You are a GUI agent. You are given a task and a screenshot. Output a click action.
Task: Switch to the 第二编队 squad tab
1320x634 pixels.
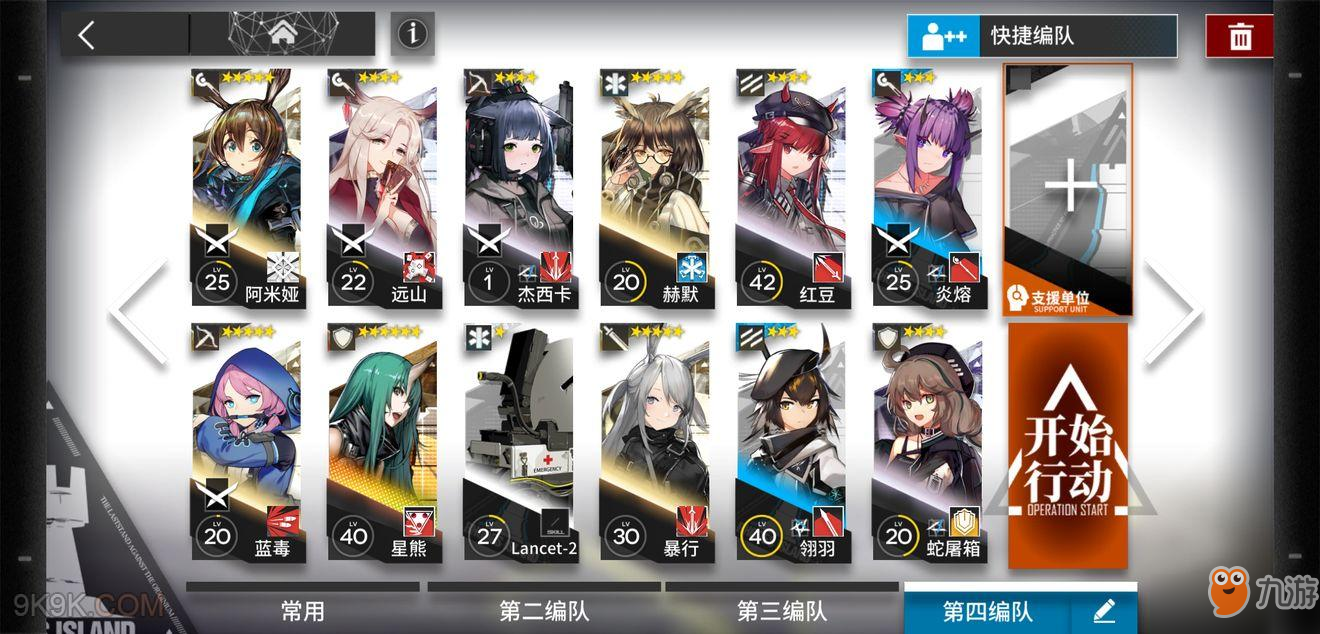(x=544, y=611)
